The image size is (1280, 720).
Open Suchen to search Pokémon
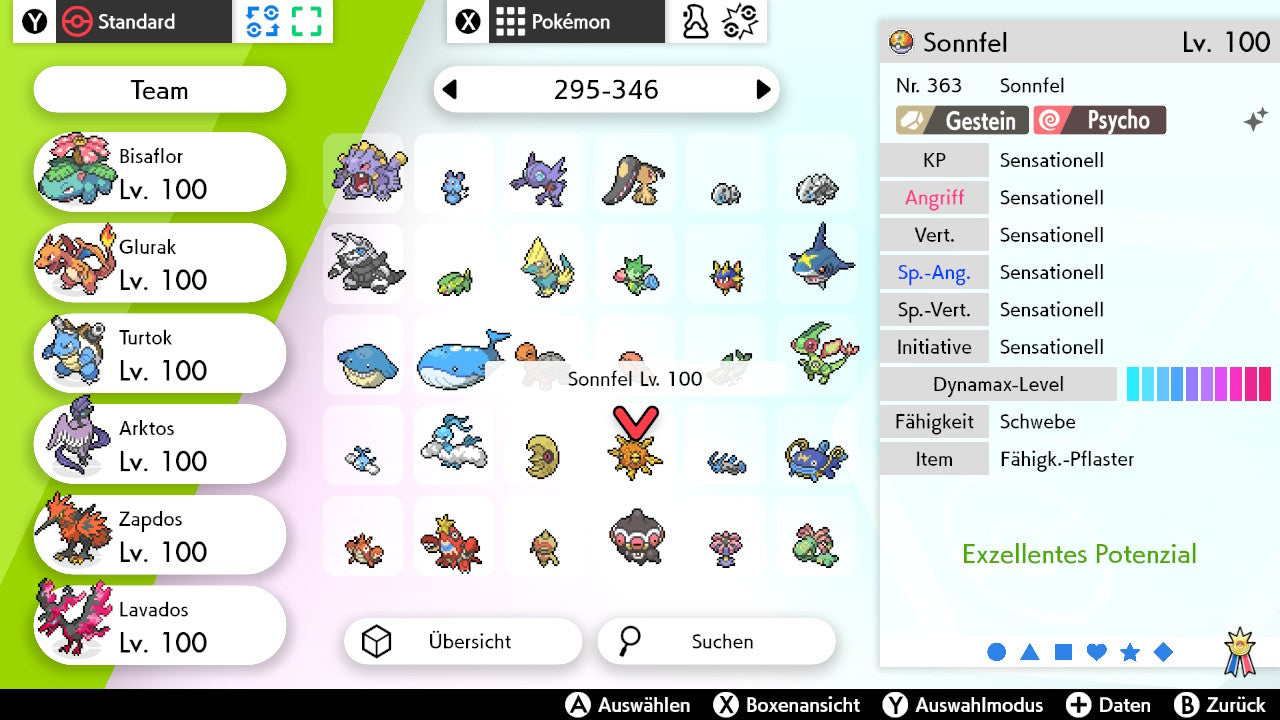[x=715, y=641]
